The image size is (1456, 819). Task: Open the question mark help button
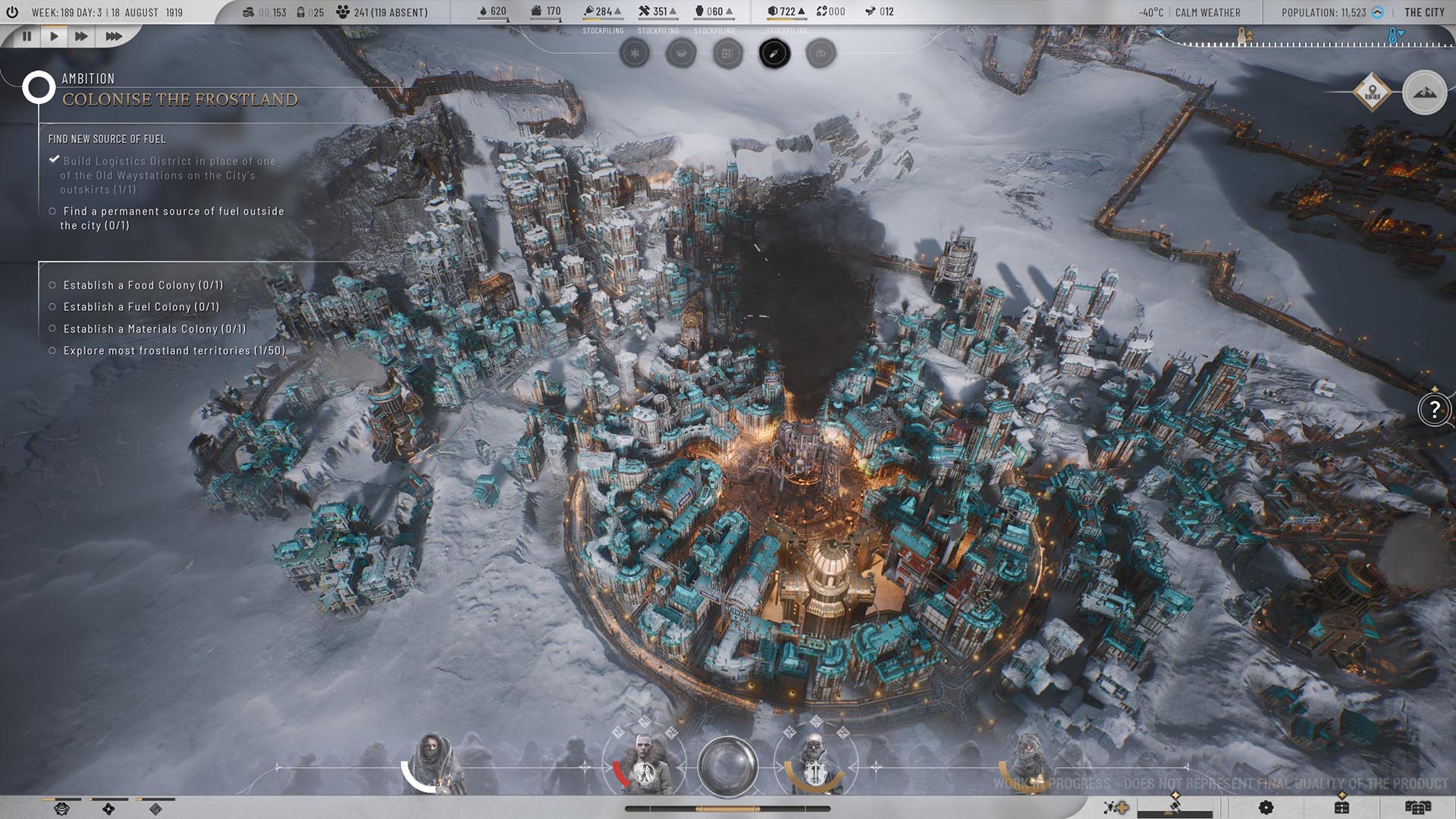pos(1434,410)
